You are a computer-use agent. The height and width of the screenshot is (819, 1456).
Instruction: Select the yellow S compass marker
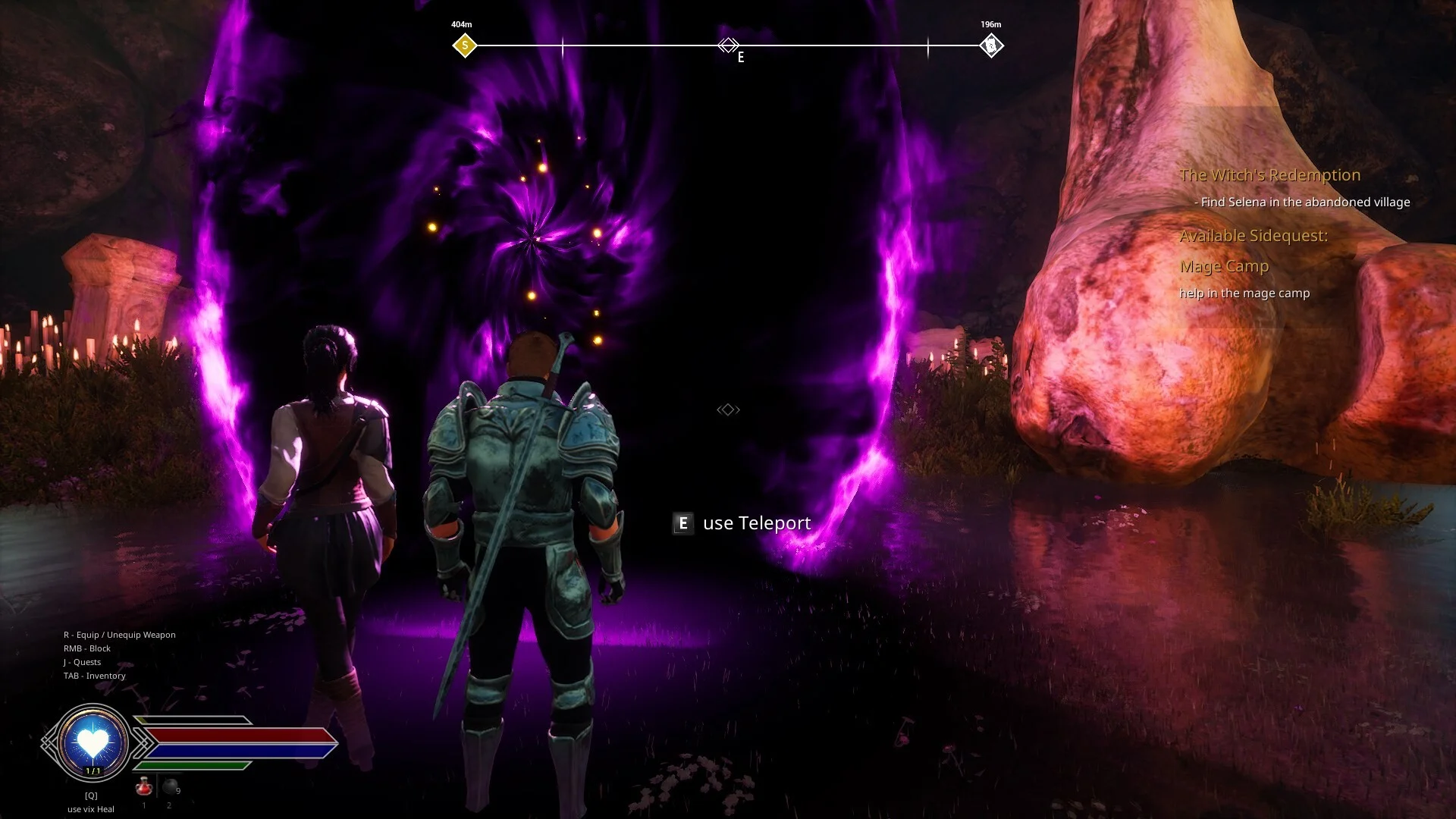coord(465,45)
